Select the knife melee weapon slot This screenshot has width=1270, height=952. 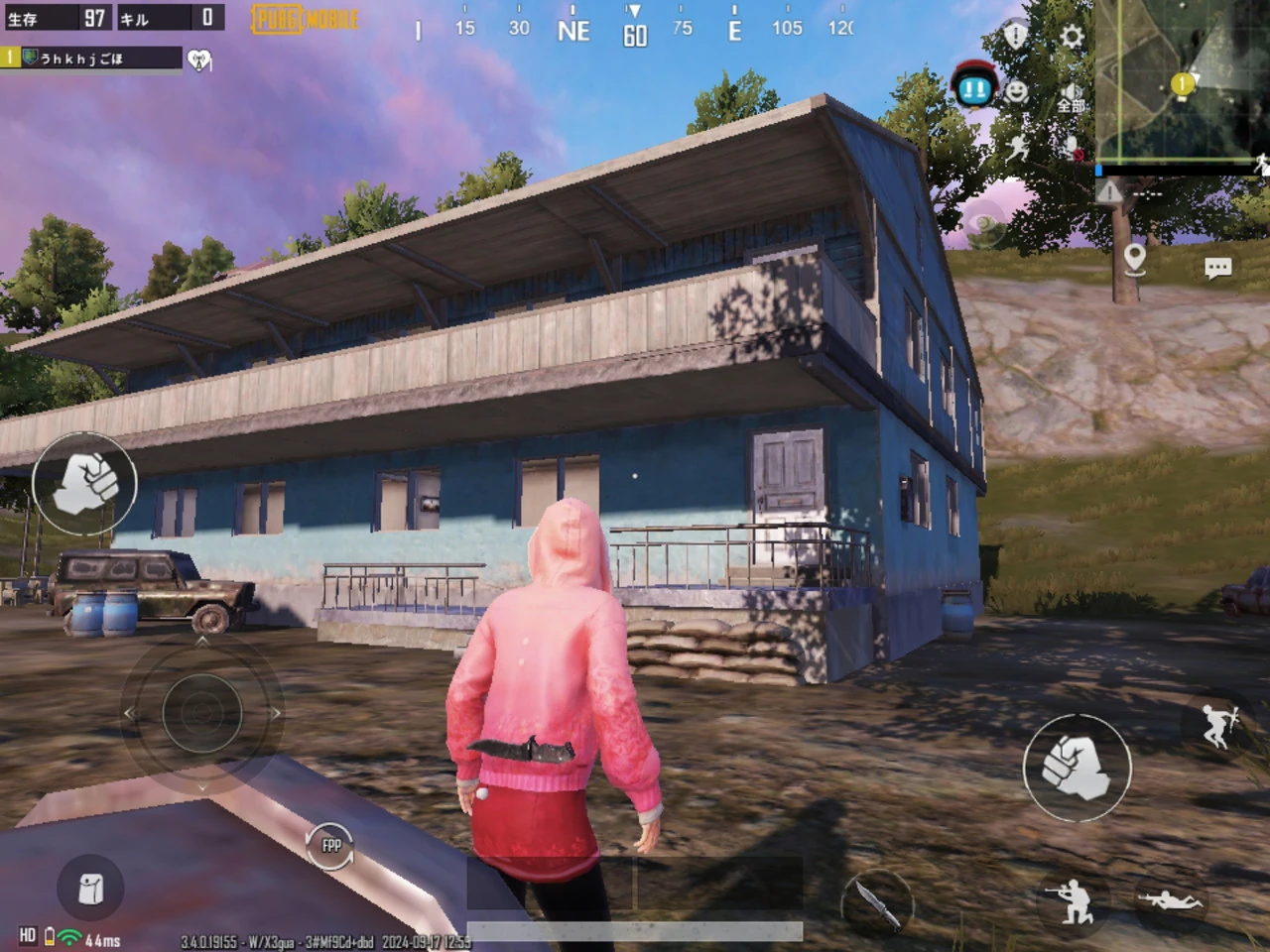(877, 901)
